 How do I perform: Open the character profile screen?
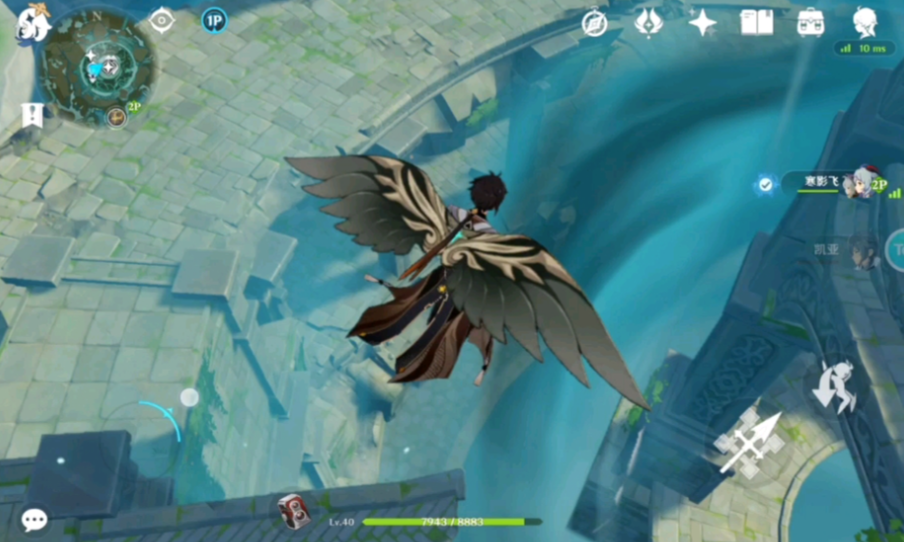865,21
